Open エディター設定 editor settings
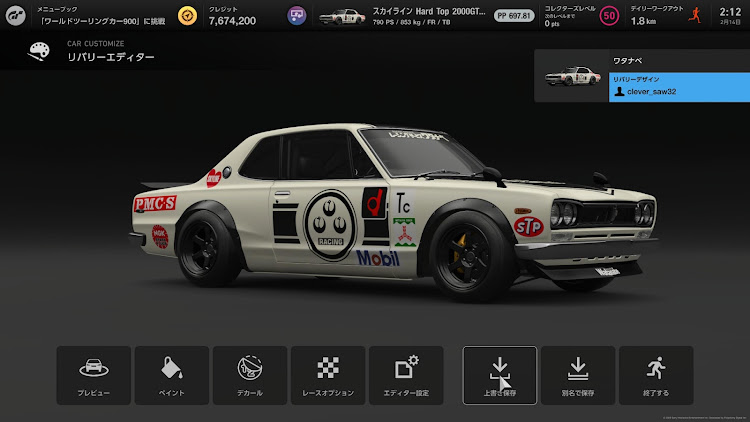The width and height of the screenshot is (750, 422). [406, 375]
